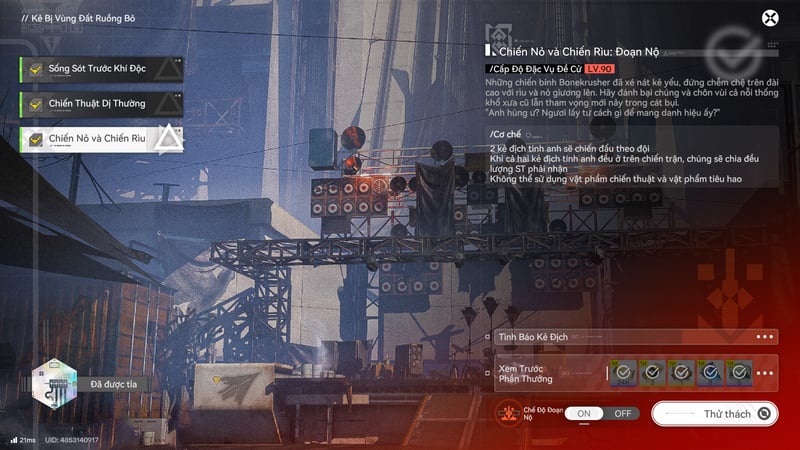Screen dimensions: 800x450
Task: Select the Chiến Nỏ và Chiến Rìu mission
Action: click(98, 138)
